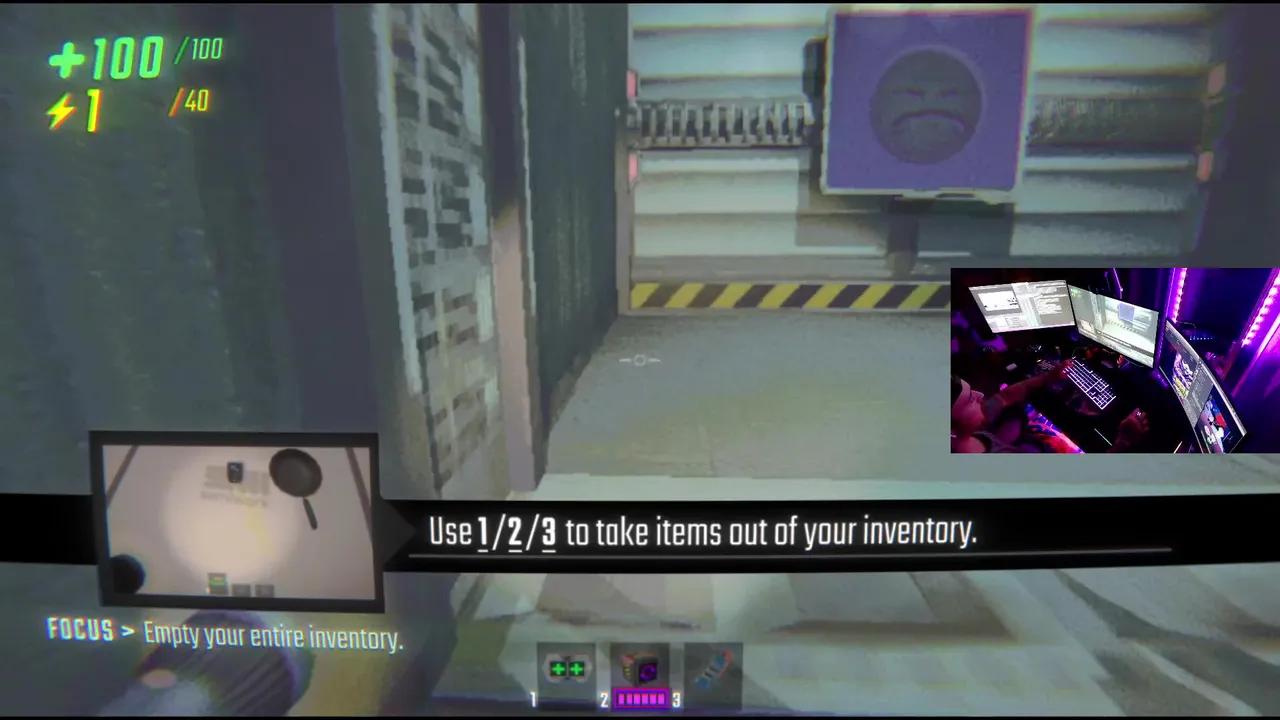Click the crosshair at screen center
The image size is (1280, 720).
tap(640, 360)
